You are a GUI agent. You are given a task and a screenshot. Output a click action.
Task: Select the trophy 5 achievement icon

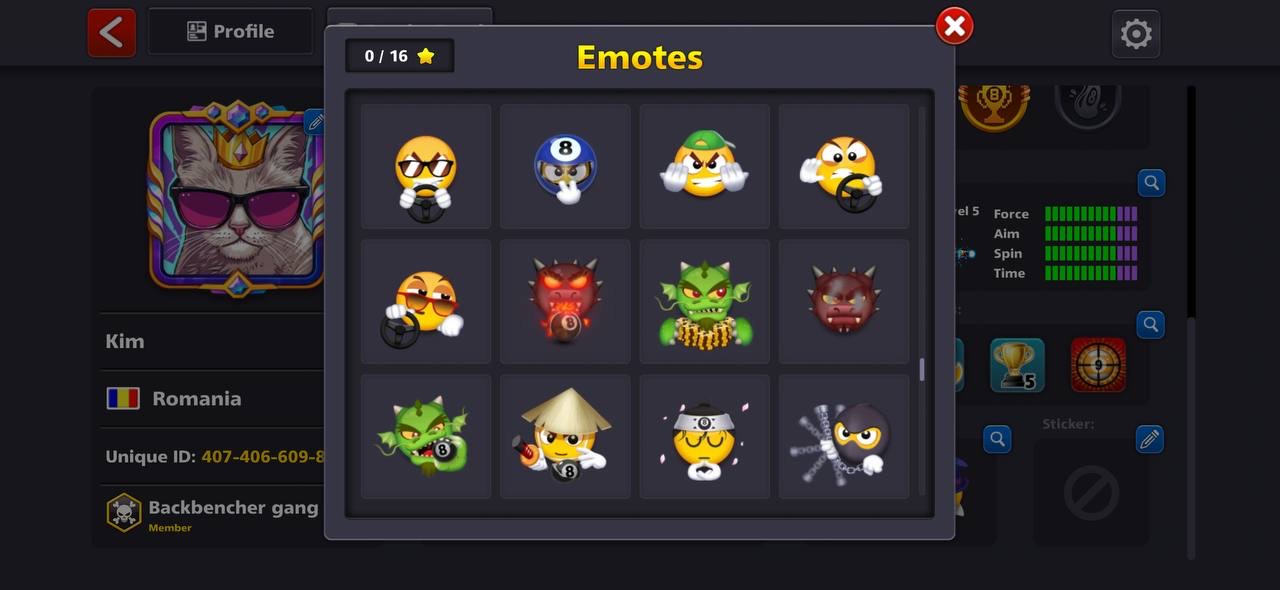1017,365
